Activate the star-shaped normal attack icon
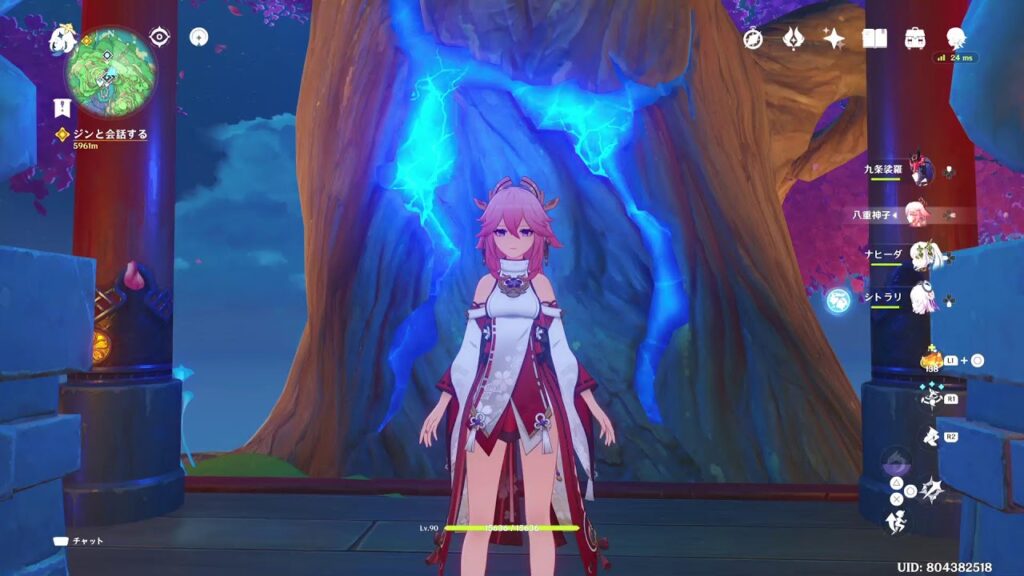1024x576 pixels. [x=930, y=489]
